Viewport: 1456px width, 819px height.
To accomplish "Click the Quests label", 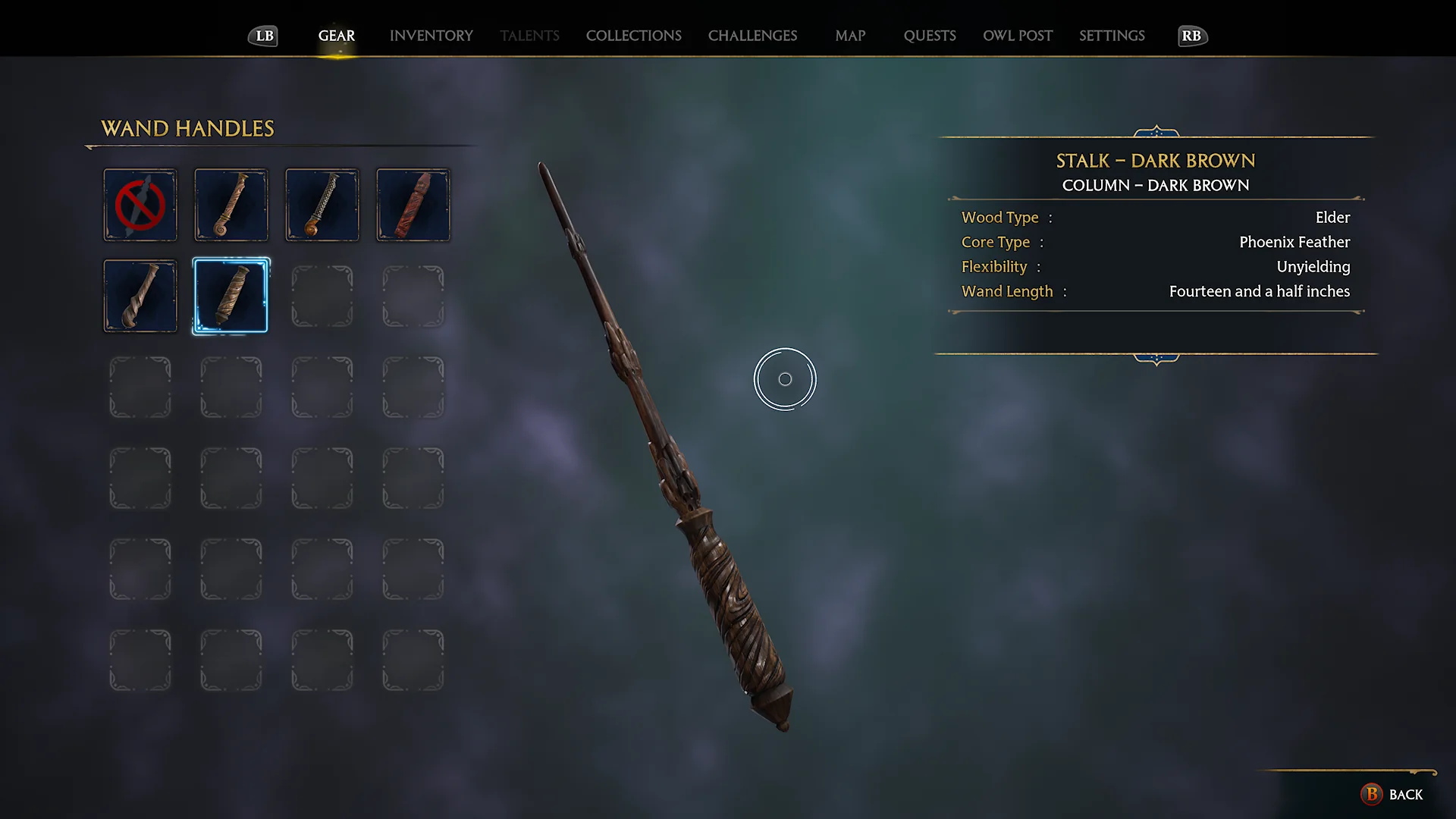I will click(x=930, y=36).
